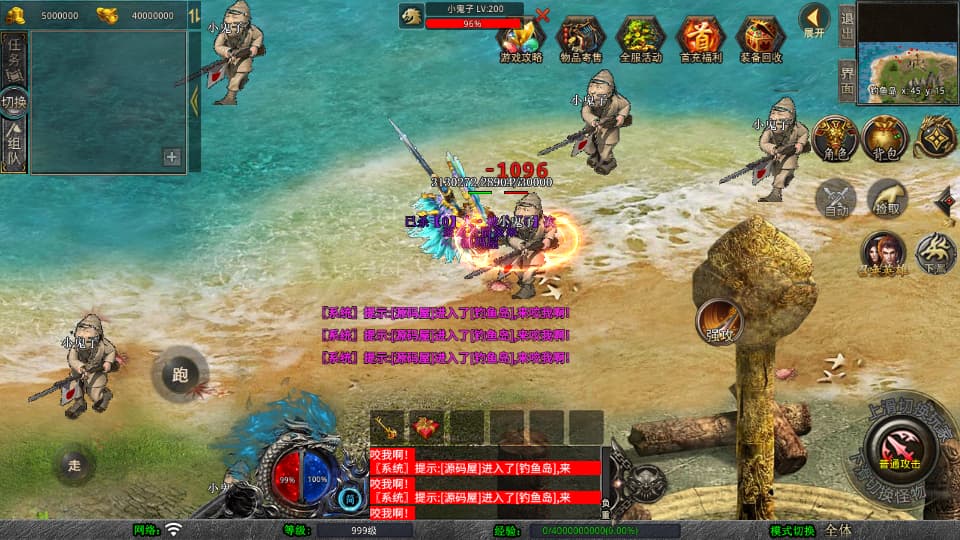The width and height of the screenshot is (960, 540).
Task: Activate the 强攻 forced attack button
Action: tap(719, 321)
